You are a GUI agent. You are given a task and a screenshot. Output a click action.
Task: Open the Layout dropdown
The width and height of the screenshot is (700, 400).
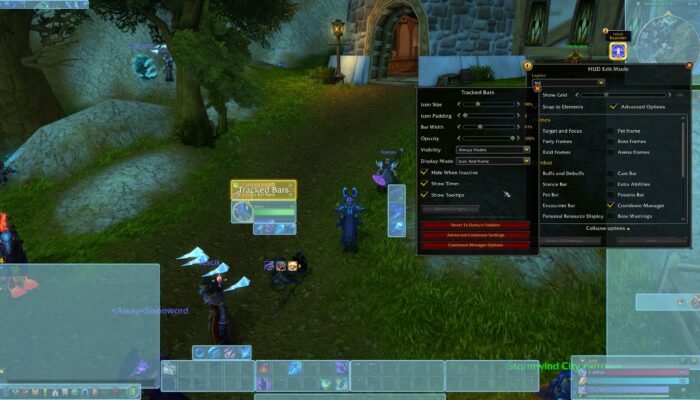[x=566, y=82]
